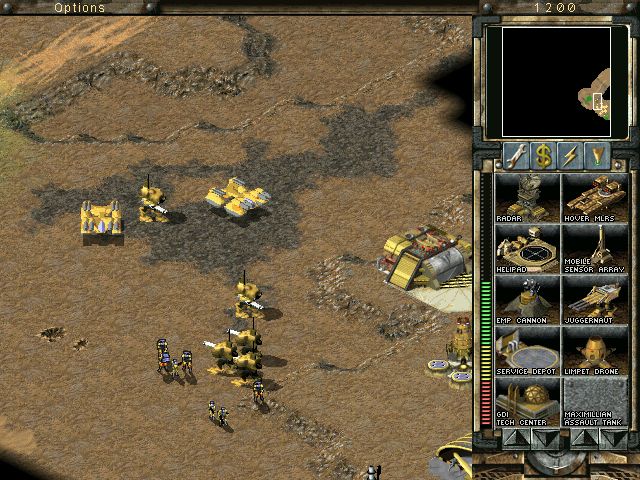Activate the lightning bolt power mode button
Image resolution: width=640 pixels, height=480 pixels.
(571, 155)
